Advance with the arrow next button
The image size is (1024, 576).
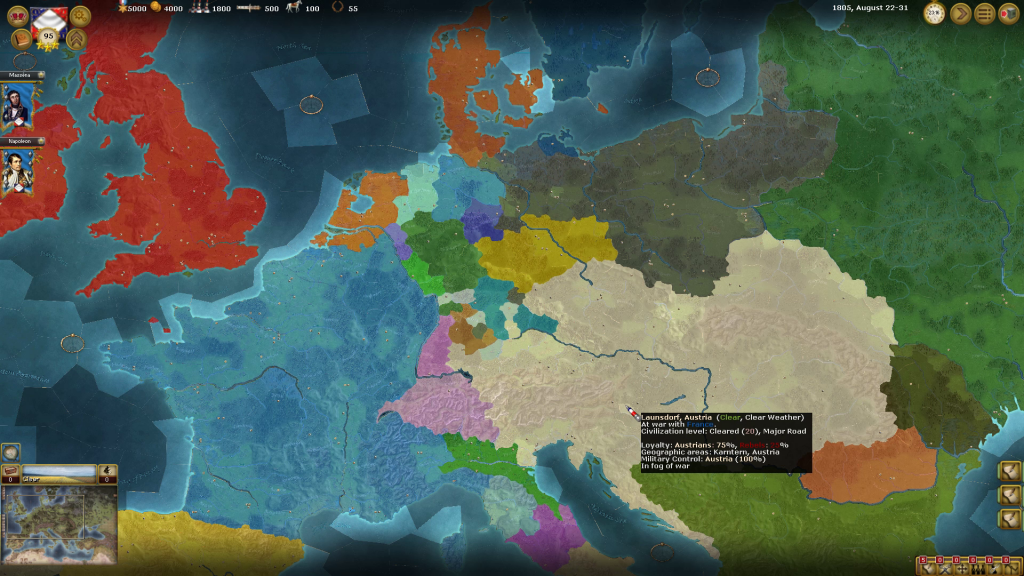960,14
